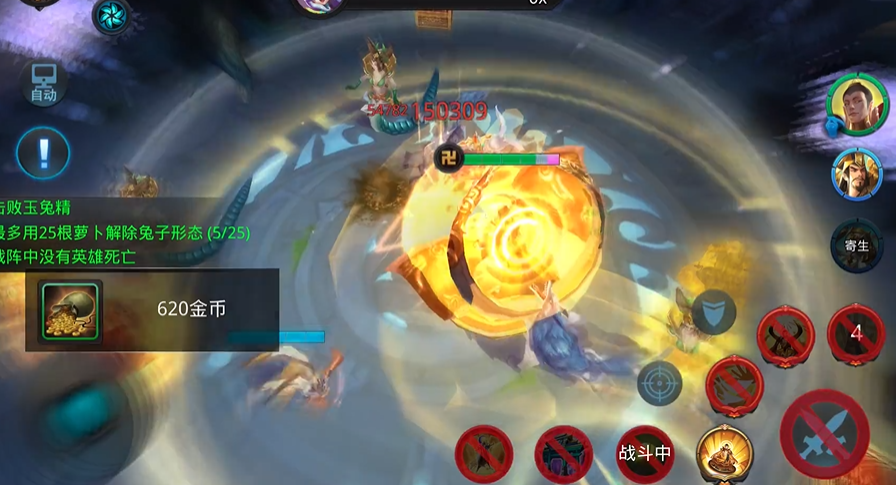This screenshot has height=485, width=896.
Task: Tap the 战斗中 disabled button
Action: (645, 453)
